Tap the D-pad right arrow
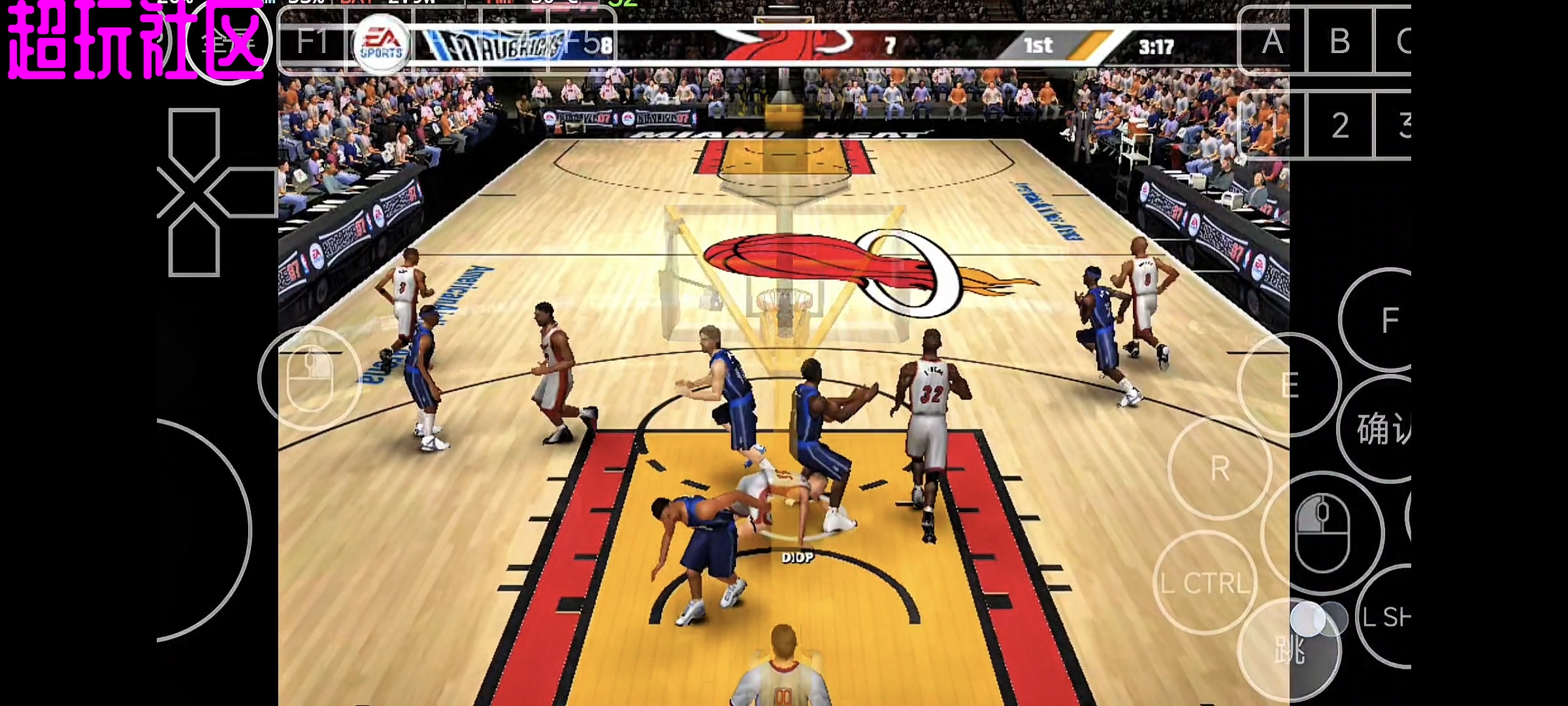 (243, 192)
